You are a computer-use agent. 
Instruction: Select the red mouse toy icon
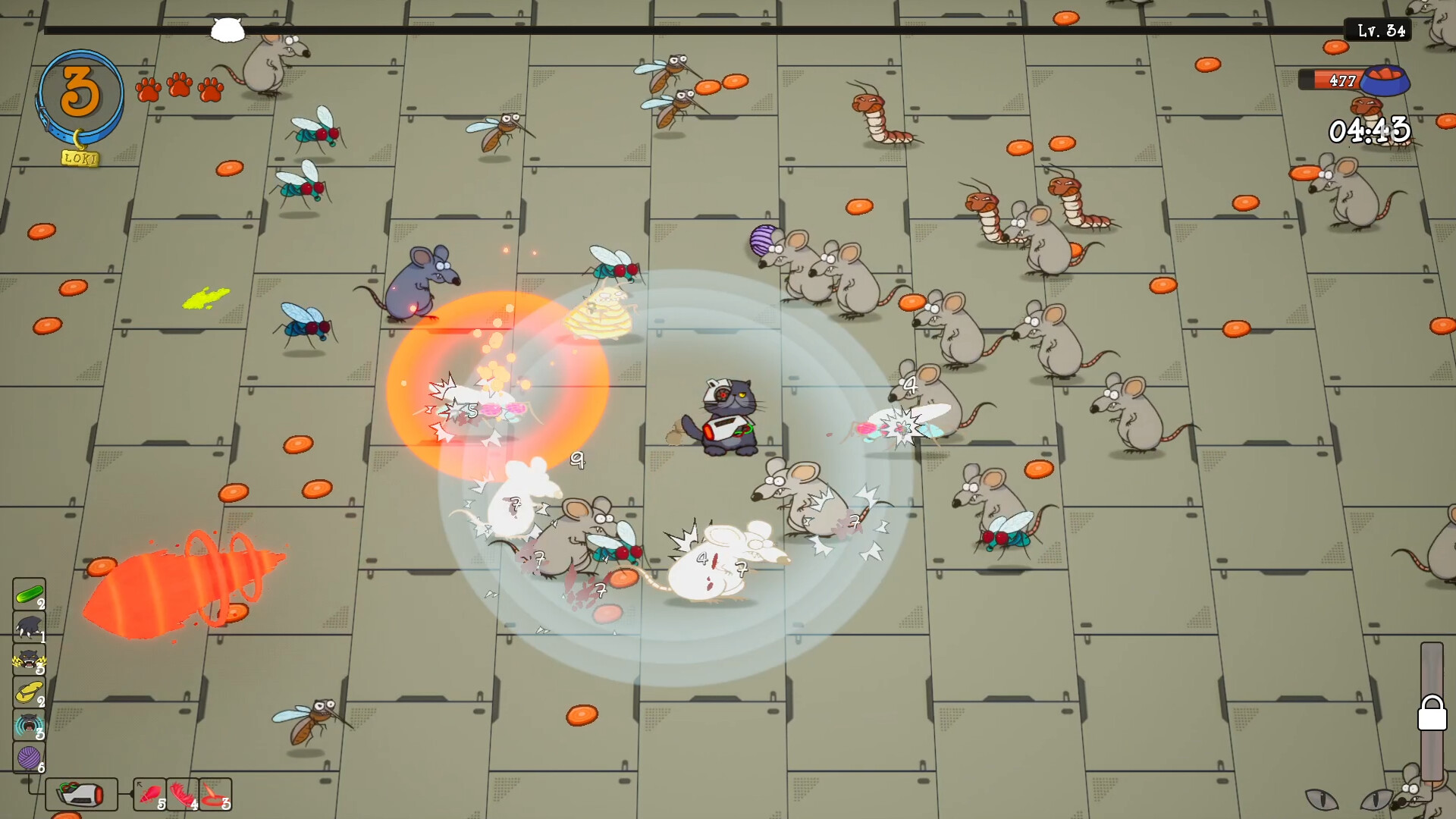(x=152, y=794)
